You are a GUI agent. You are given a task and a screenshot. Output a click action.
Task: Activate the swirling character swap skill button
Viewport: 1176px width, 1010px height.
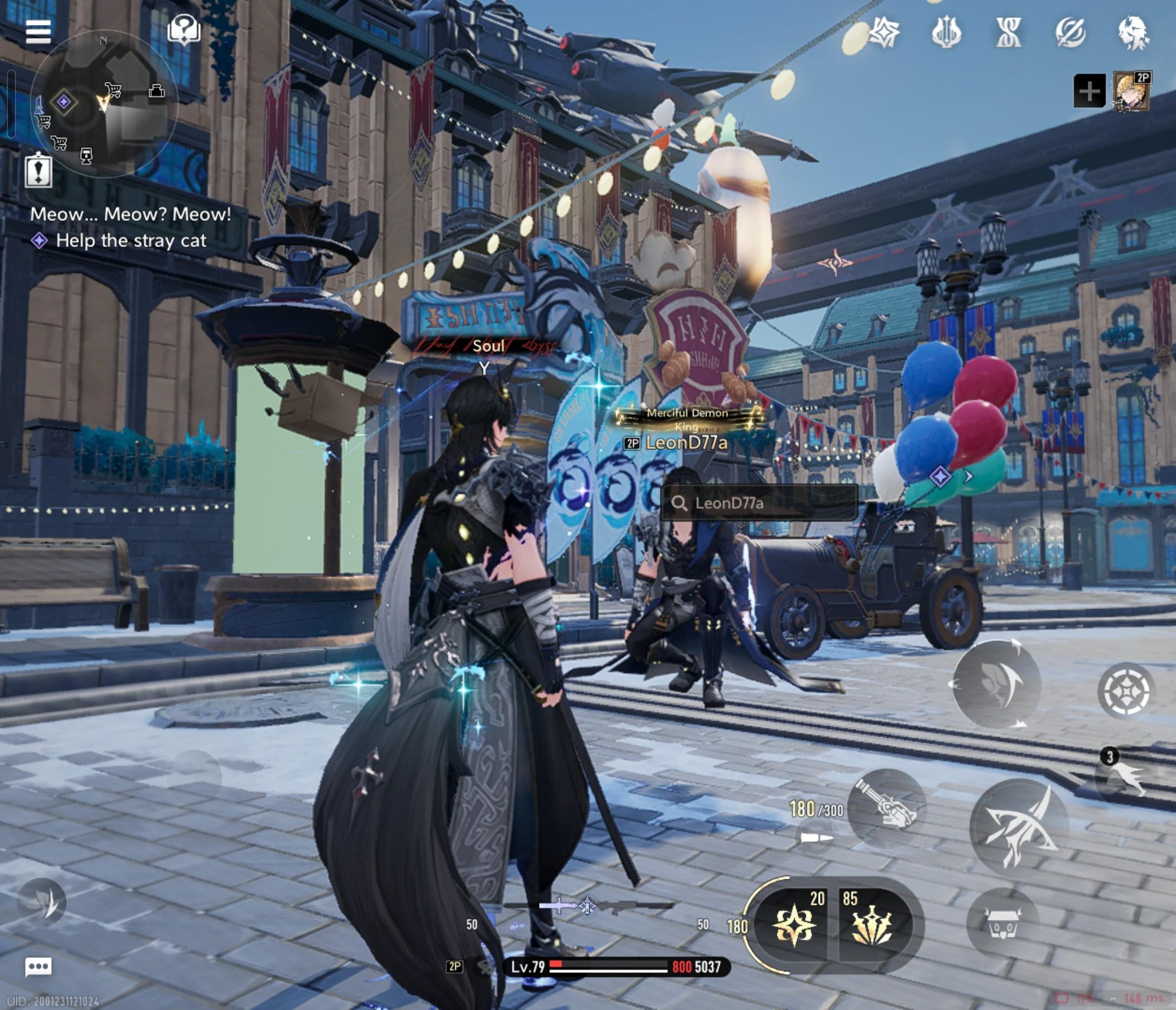pyautogui.click(x=997, y=683)
